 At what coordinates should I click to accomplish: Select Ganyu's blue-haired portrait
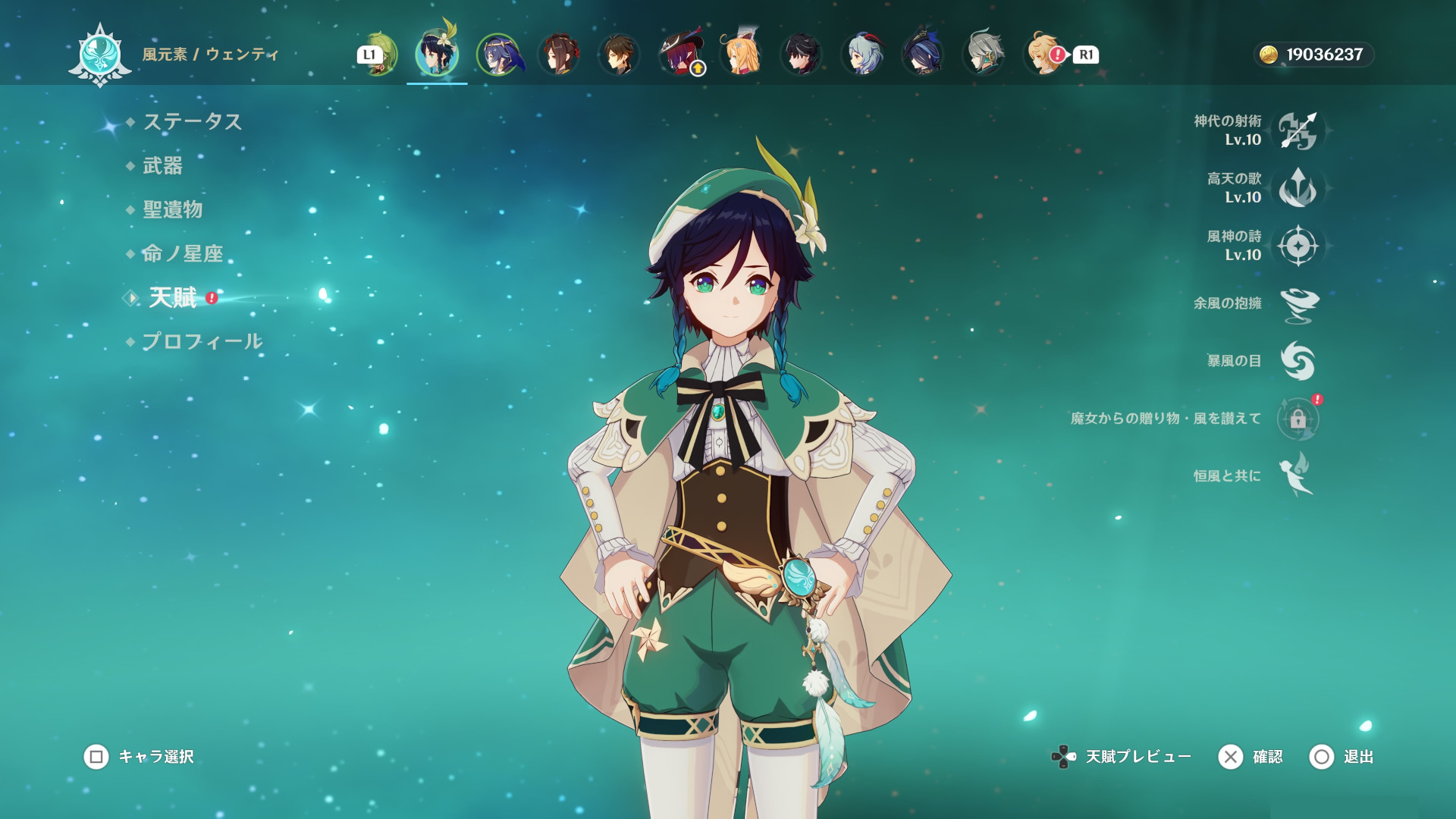click(x=862, y=55)
